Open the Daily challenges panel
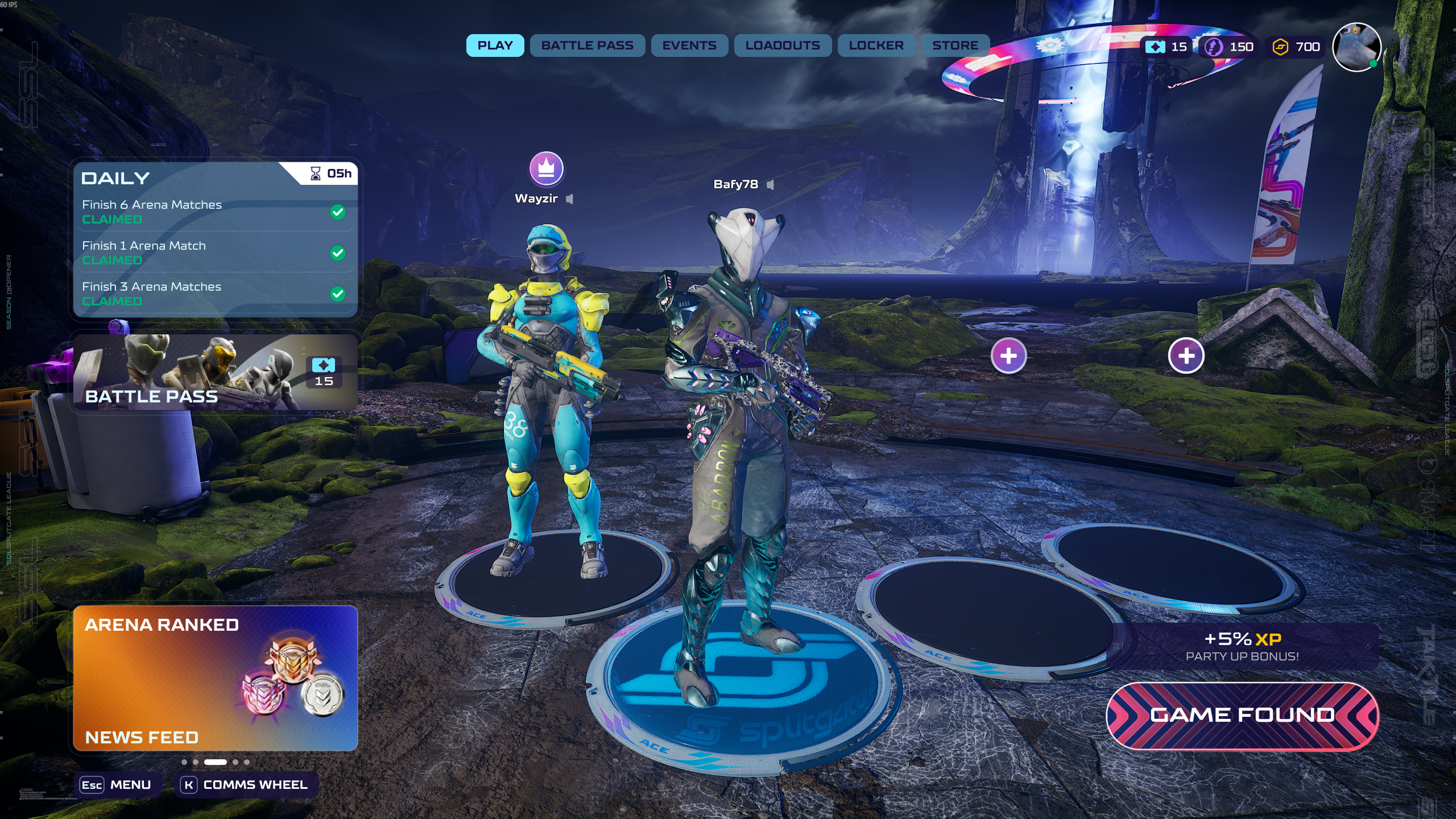The width and height of the screenshot is (1456, 819). pos(215,239)
